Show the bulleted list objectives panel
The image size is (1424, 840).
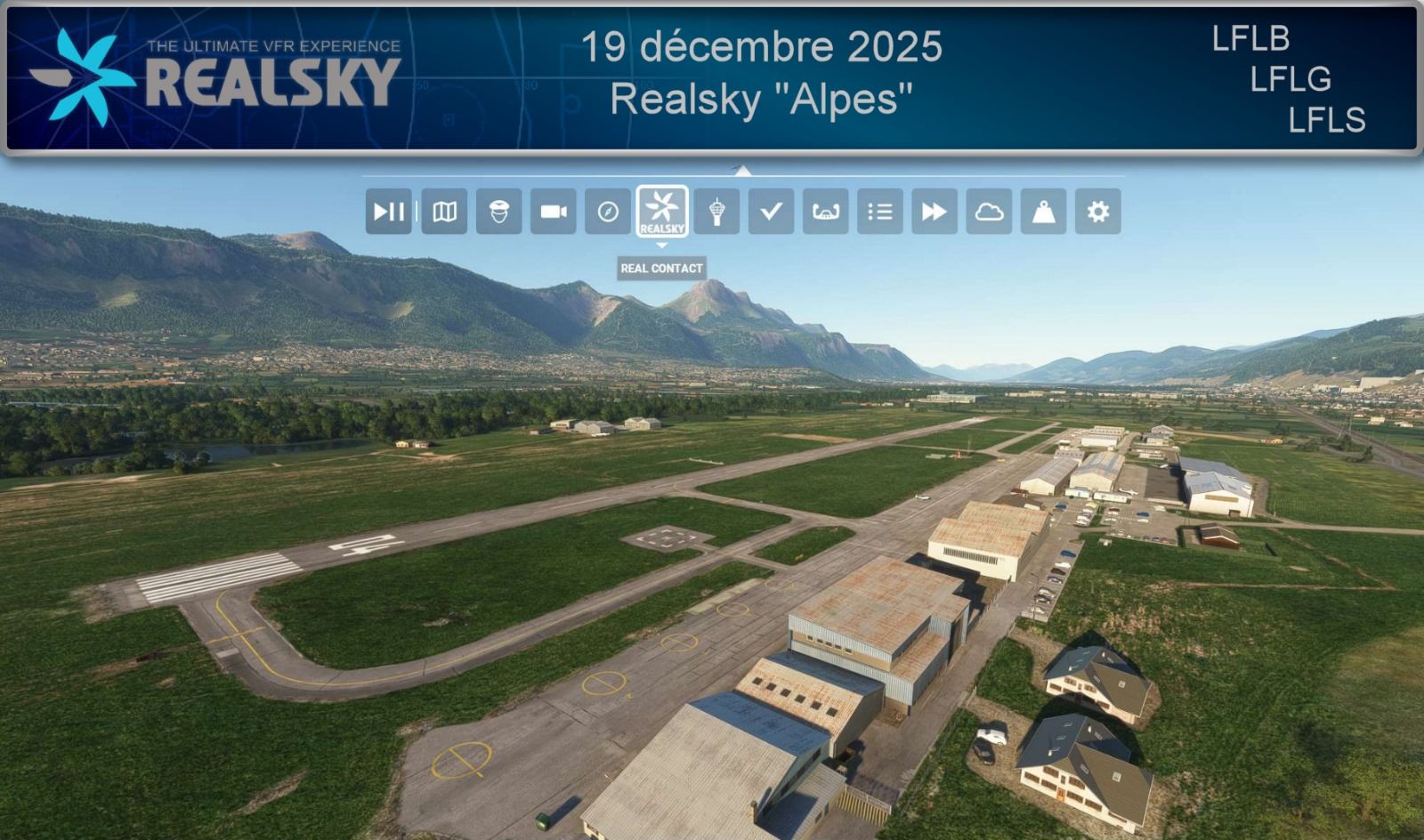[x=879, y=212]
